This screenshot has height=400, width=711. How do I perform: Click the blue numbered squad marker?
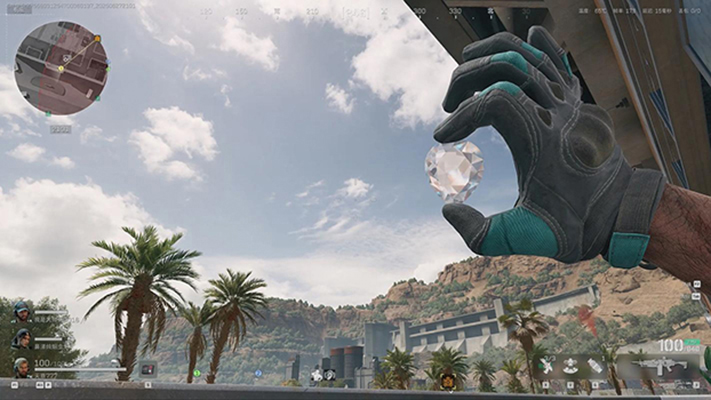coord(258,373)
